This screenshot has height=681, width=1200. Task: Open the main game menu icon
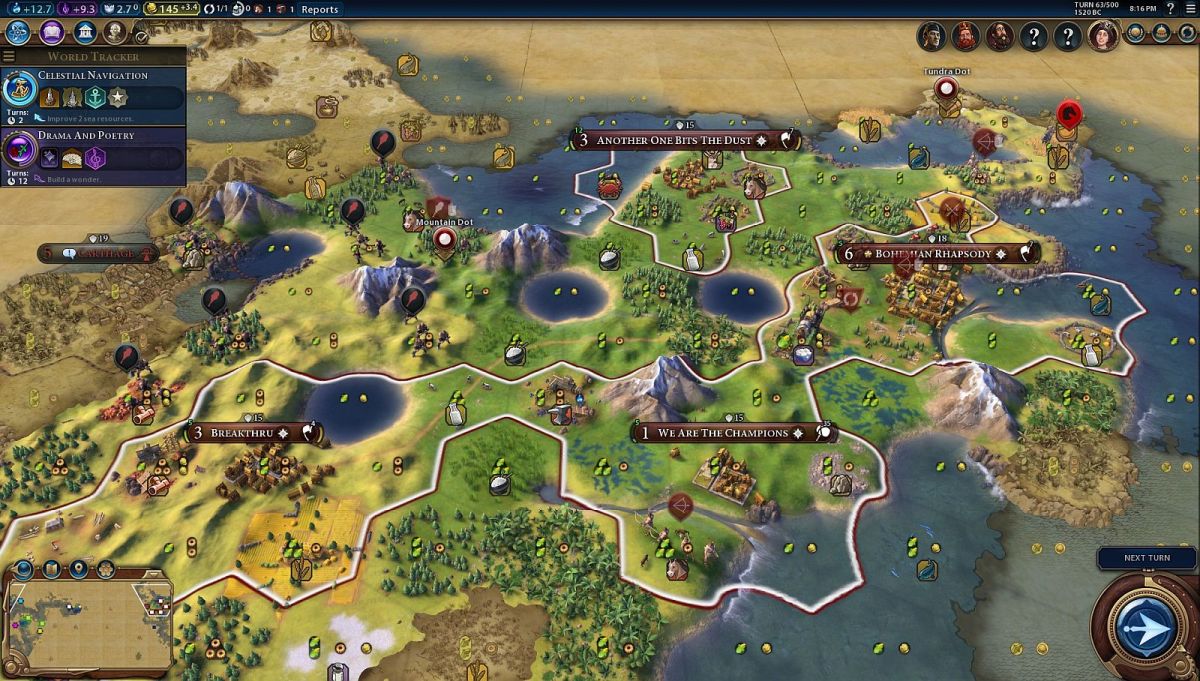click(x=1188, y=9)
